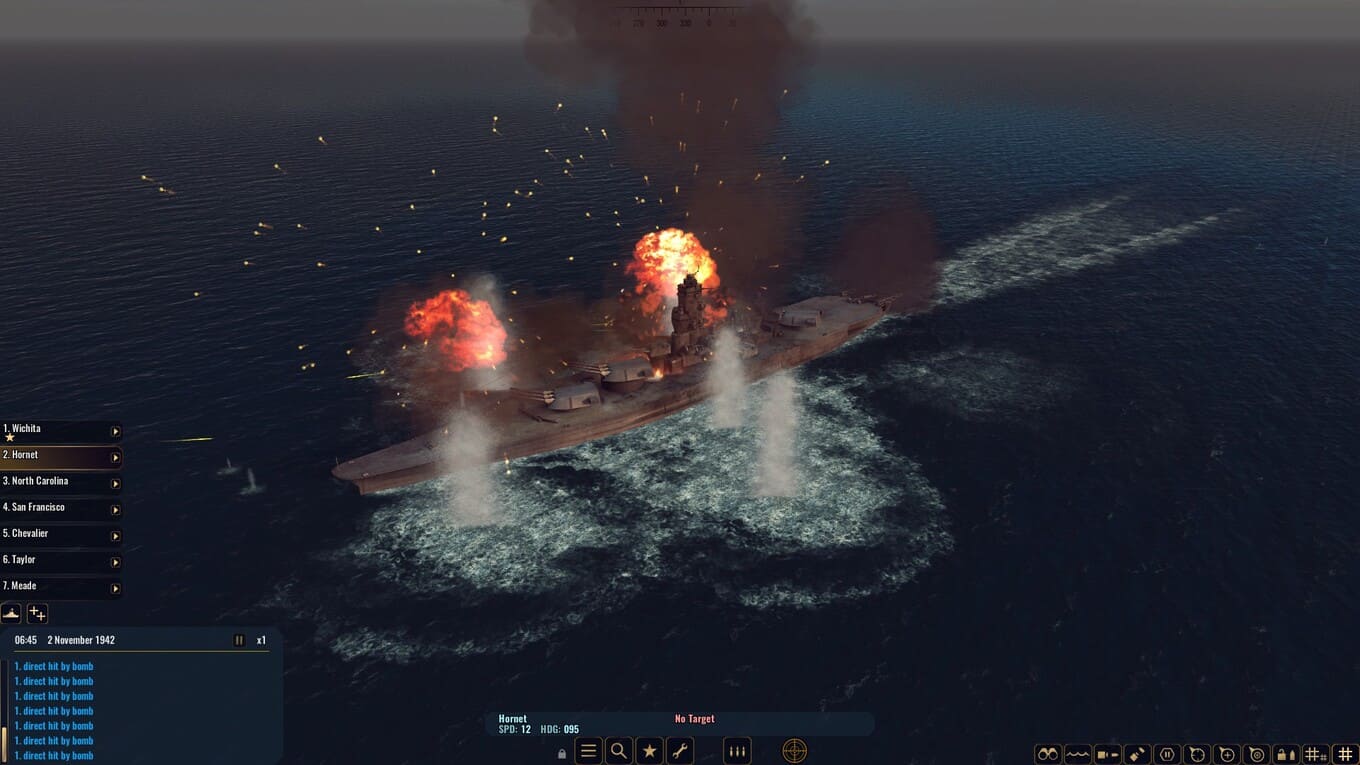Viewport: 1360px width, 765px height.
Task: Activate the binoculars view button
Action: 1047,754
